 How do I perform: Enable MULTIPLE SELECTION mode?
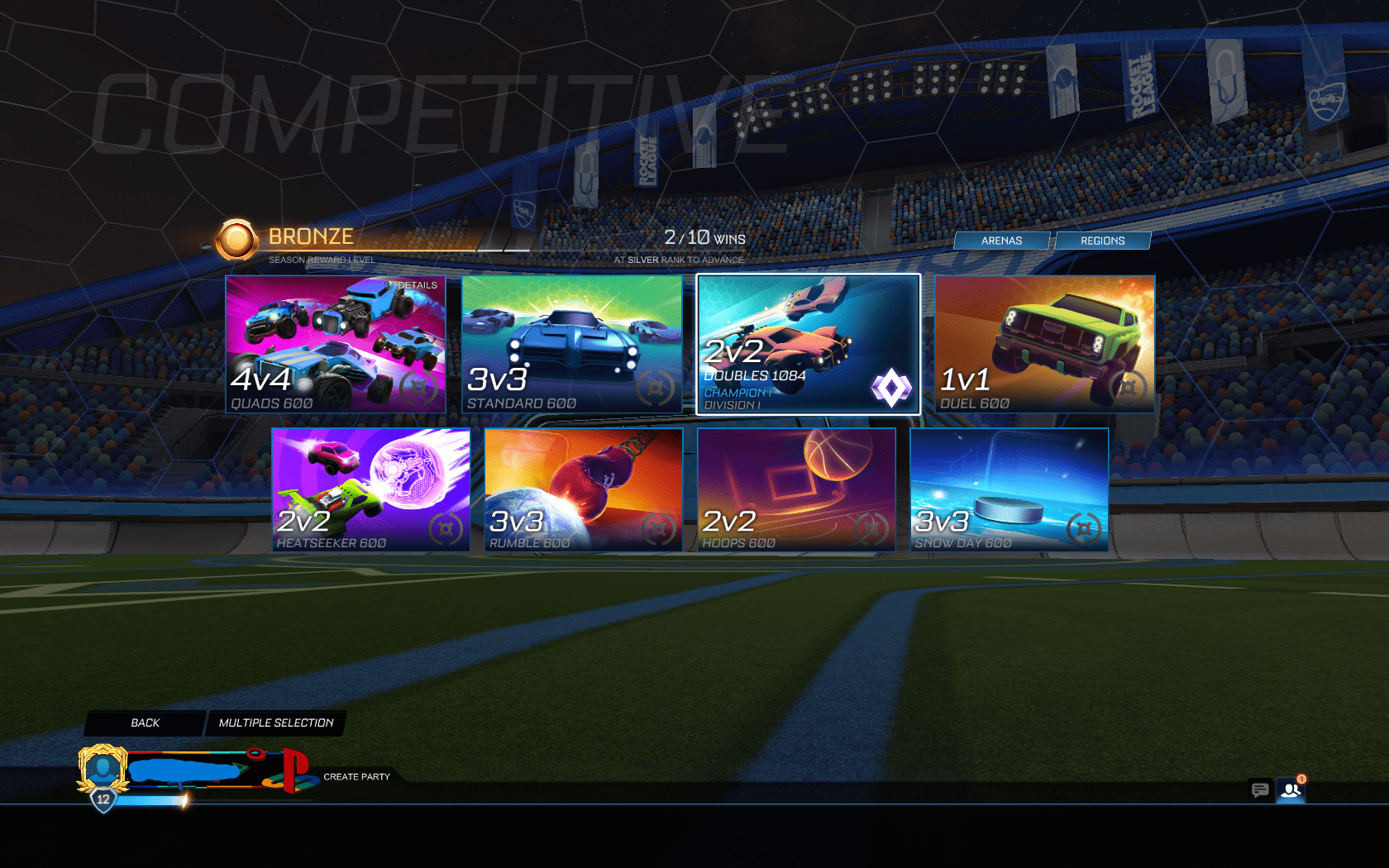[x=276, y=723]
